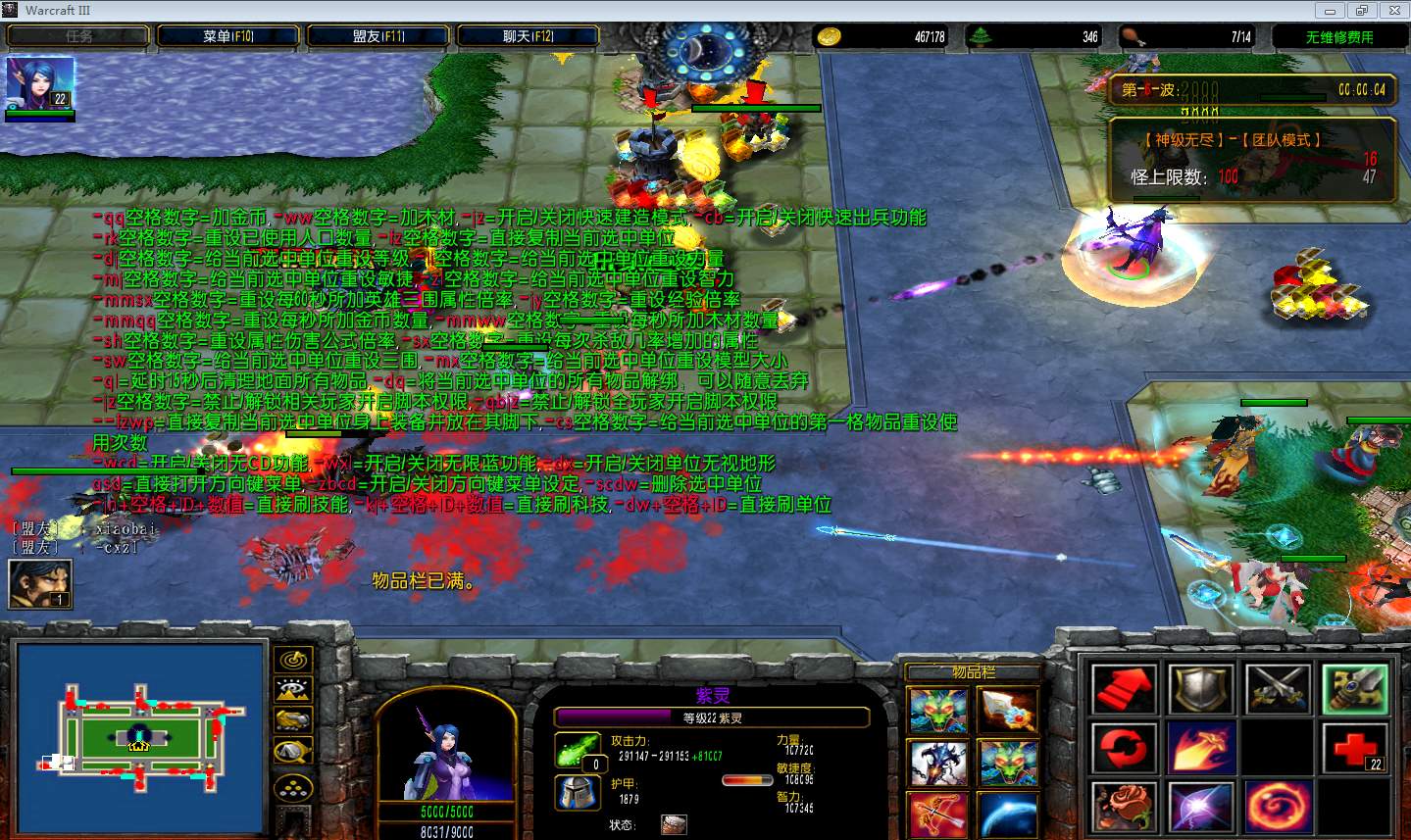Viewport: 1411px width, 840px height.
Task: Activate the shield command icon
Action: coord(1200,690)
